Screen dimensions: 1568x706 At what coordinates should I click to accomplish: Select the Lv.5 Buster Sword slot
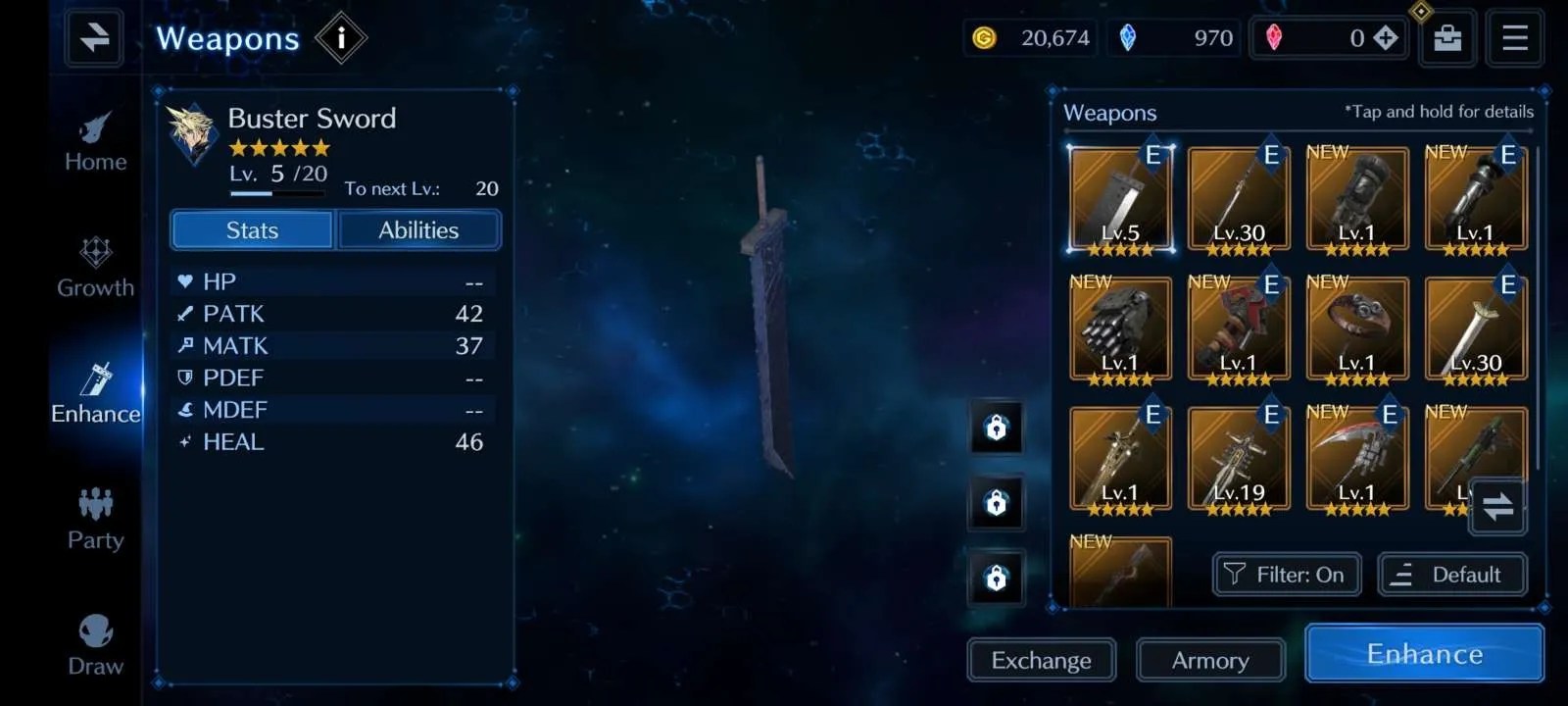click(1120, 201)
